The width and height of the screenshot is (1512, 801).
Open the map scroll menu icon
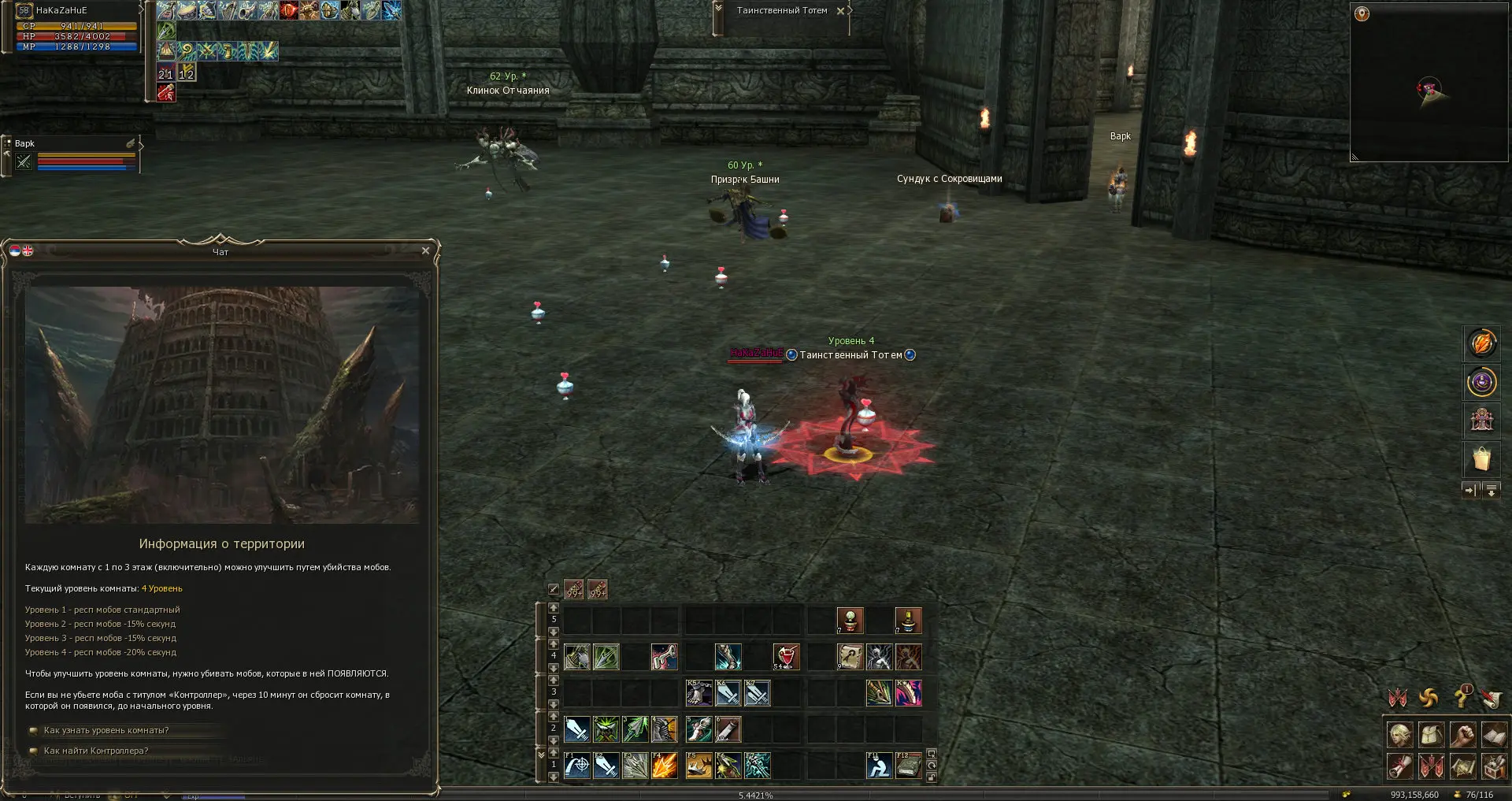tap(1462, 766)
